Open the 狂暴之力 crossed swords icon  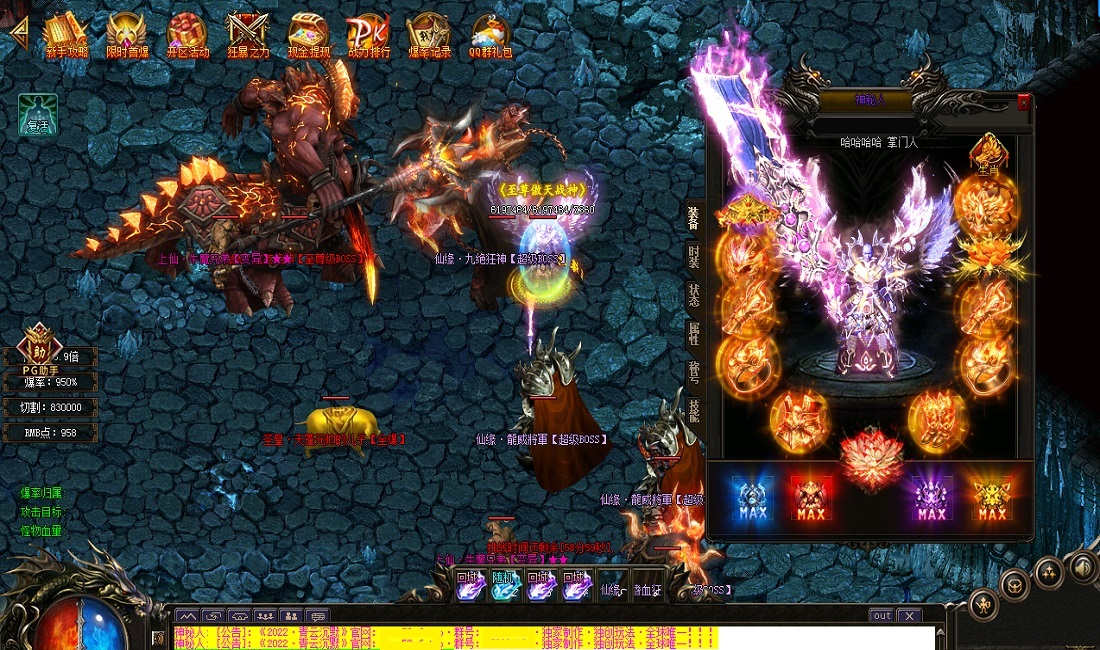pos(247,35)
